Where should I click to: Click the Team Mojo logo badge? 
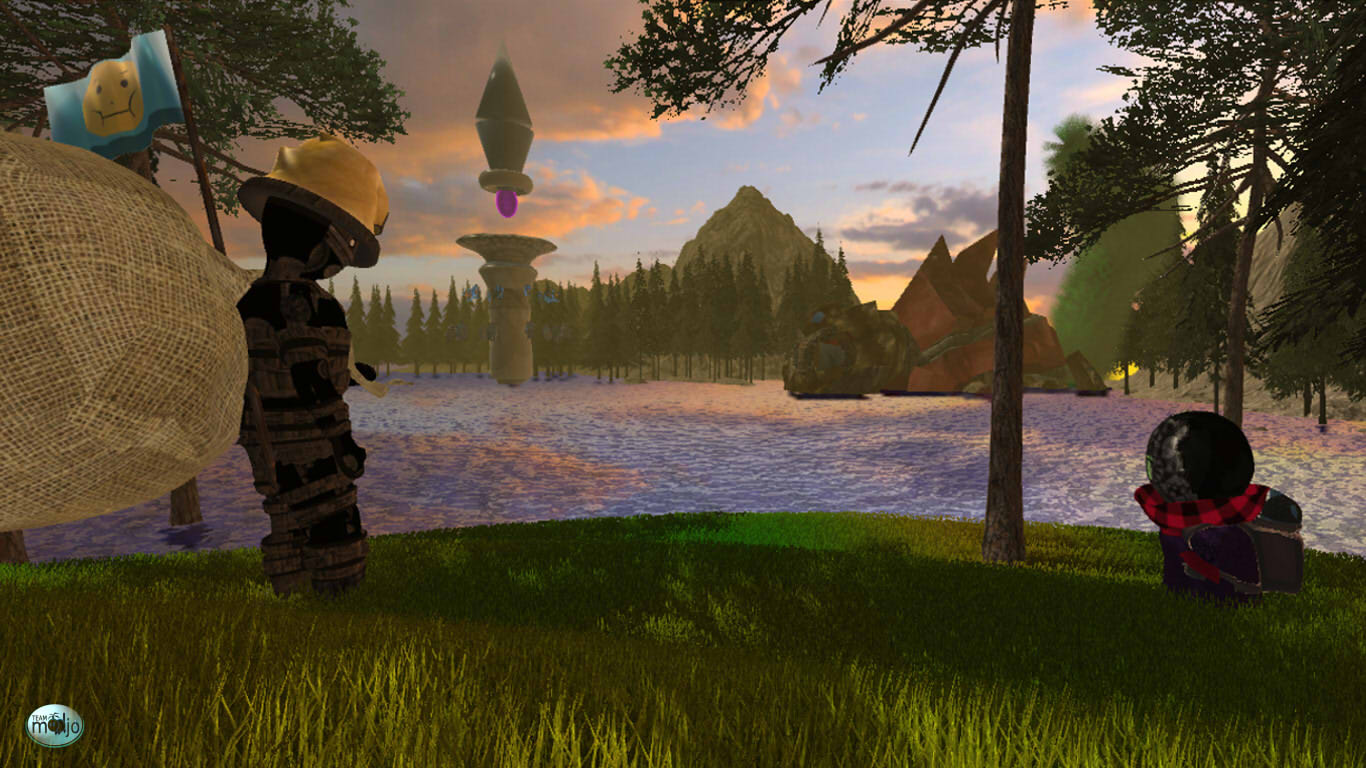[x=54, y=726]
